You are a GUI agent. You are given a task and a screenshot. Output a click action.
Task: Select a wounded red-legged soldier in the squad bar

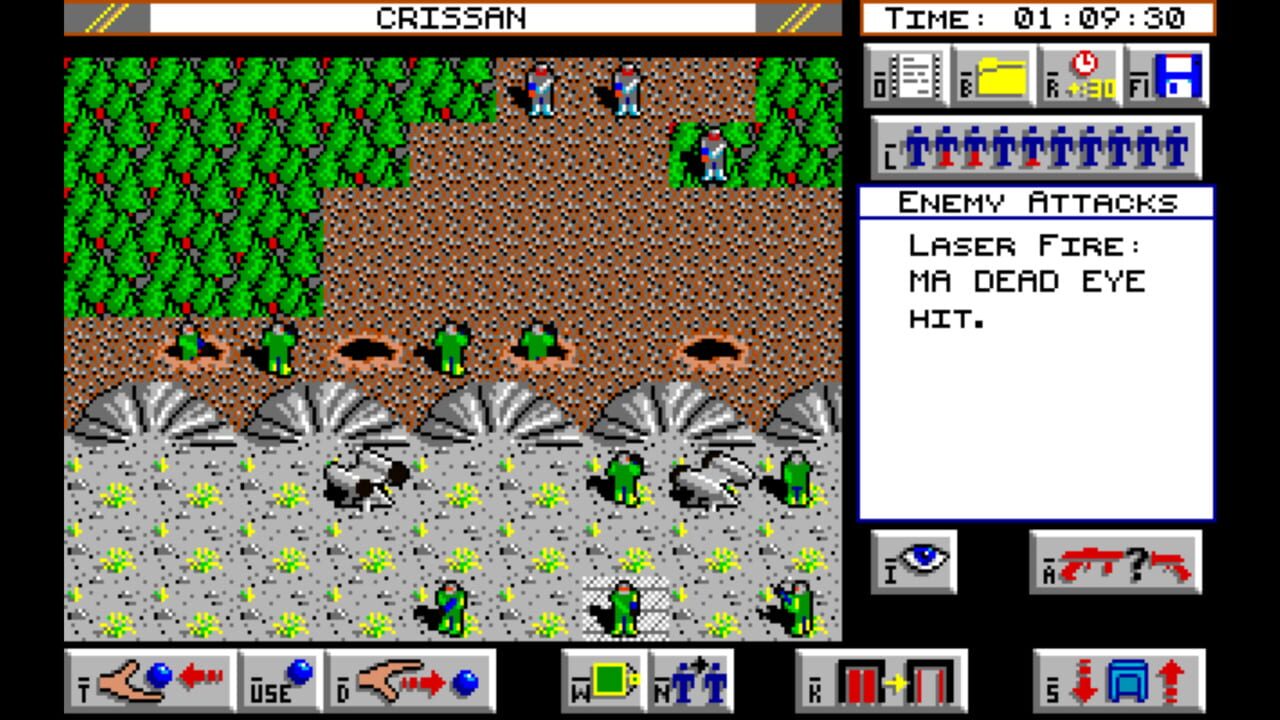945,150
